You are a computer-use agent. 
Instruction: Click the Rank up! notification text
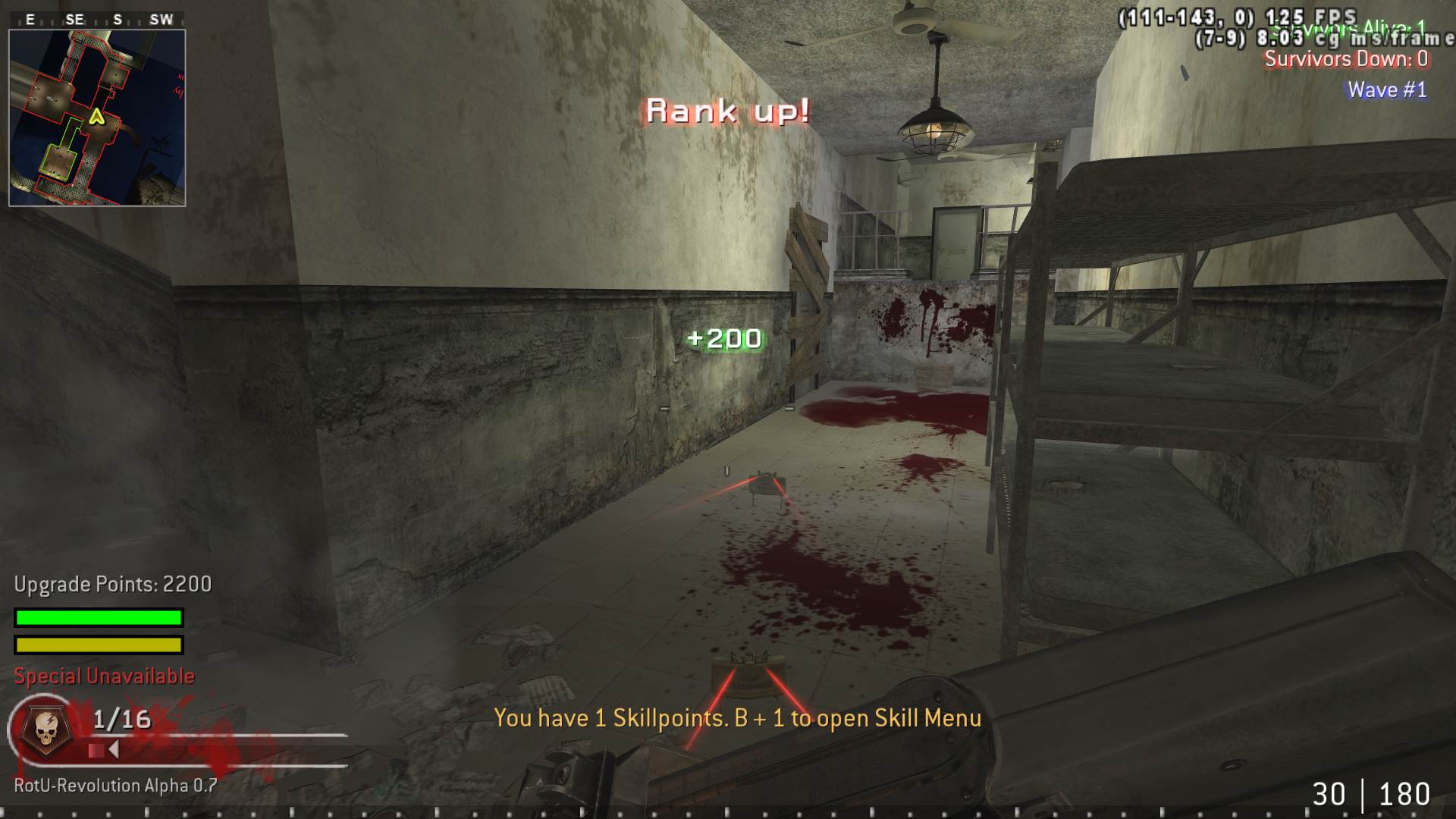(x=726, y=111)
